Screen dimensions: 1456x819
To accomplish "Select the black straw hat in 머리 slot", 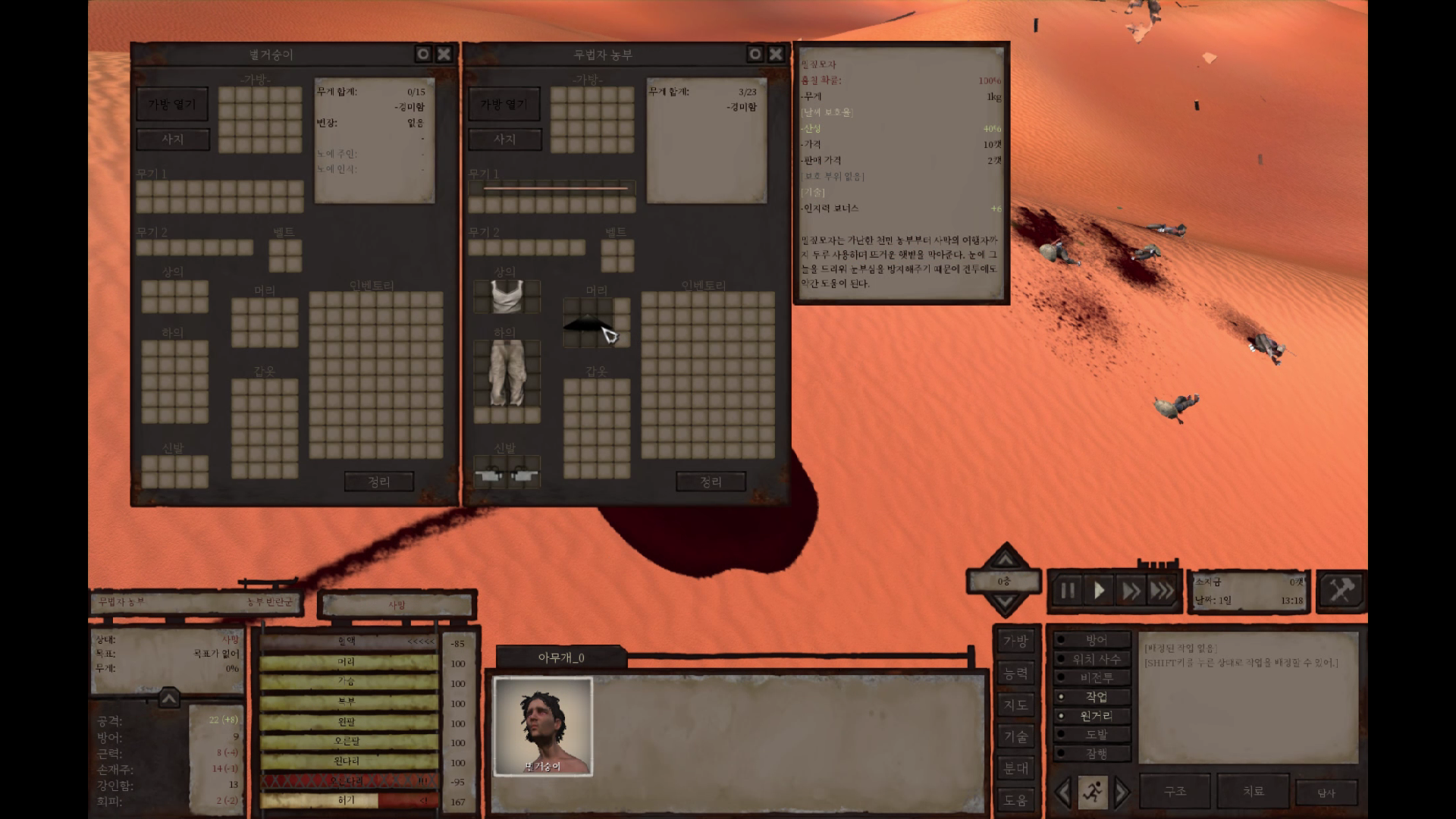I will coord(588,324).
